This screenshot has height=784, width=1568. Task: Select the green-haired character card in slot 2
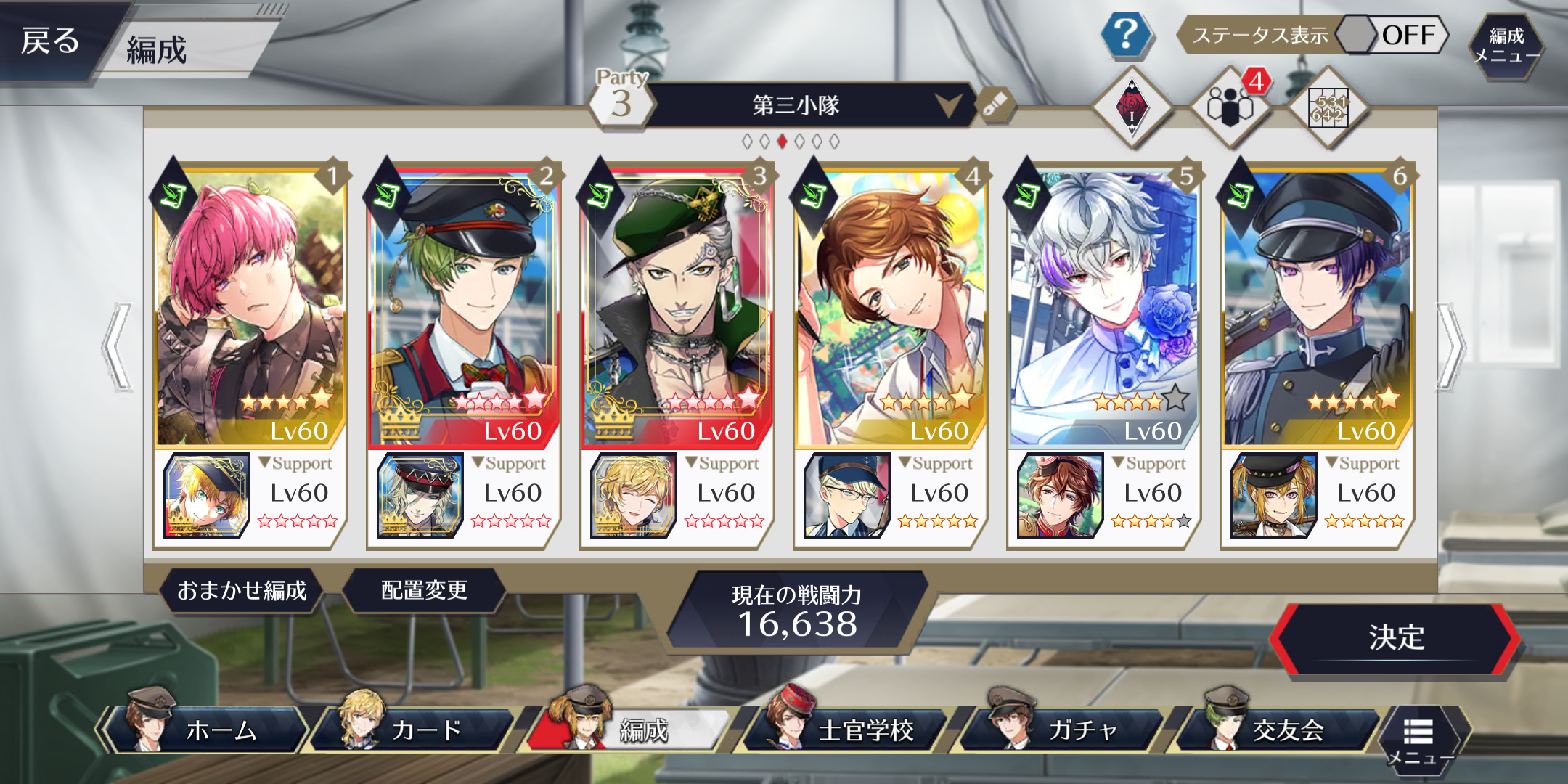464,305
